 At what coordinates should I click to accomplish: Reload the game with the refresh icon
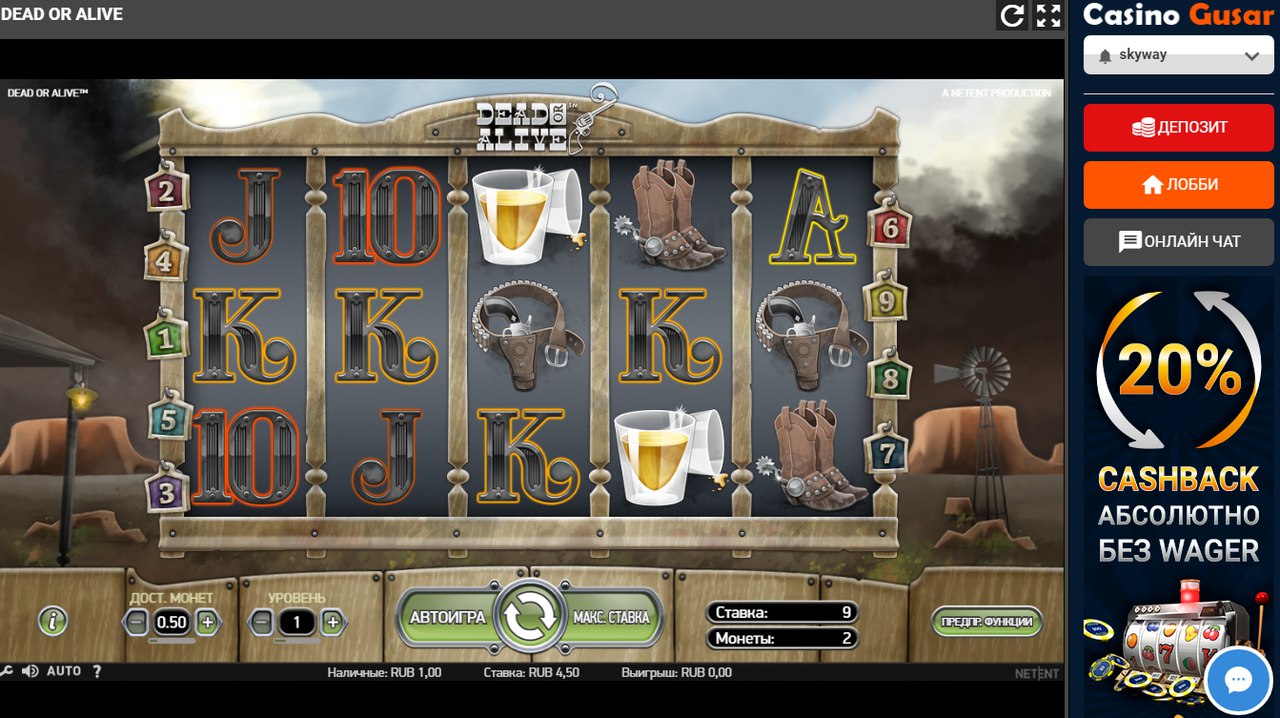coord(1013,15)
